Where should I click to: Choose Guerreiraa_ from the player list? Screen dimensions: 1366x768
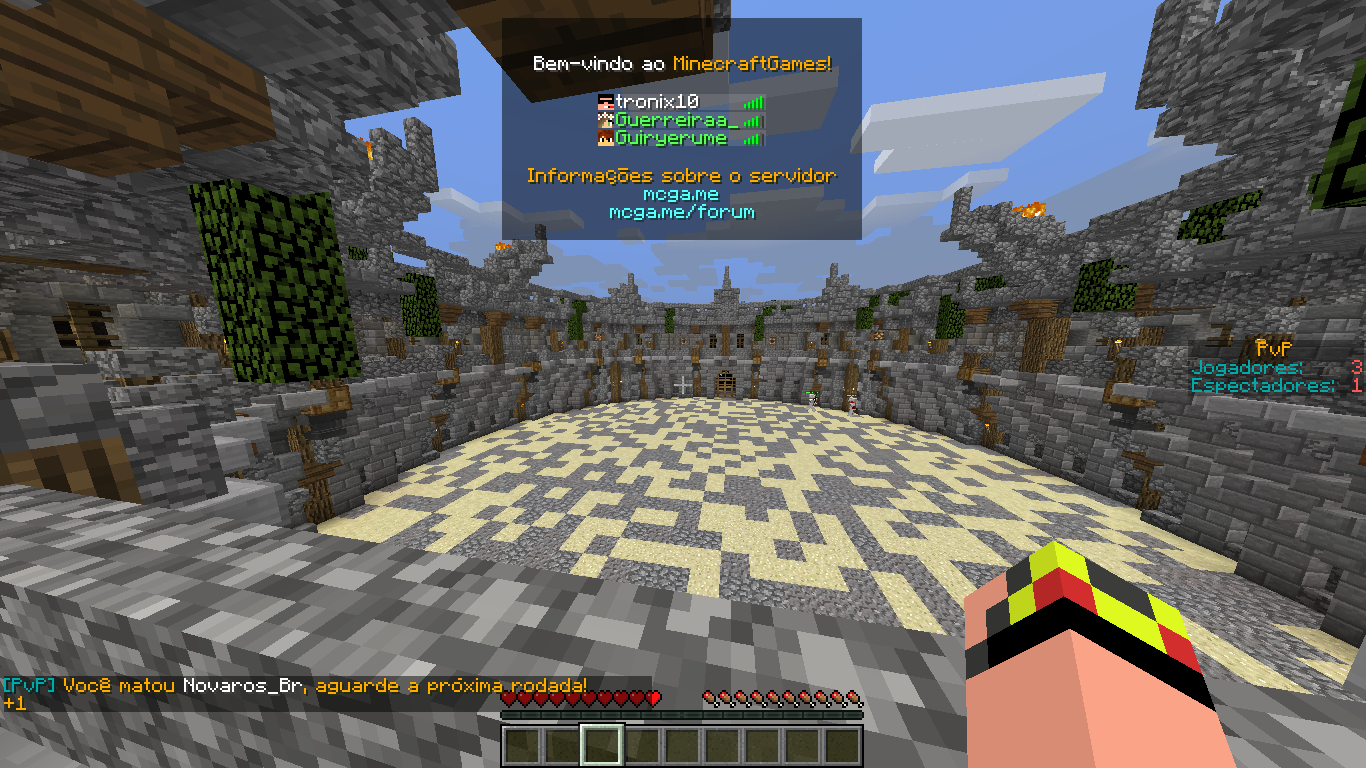point(676,120)
